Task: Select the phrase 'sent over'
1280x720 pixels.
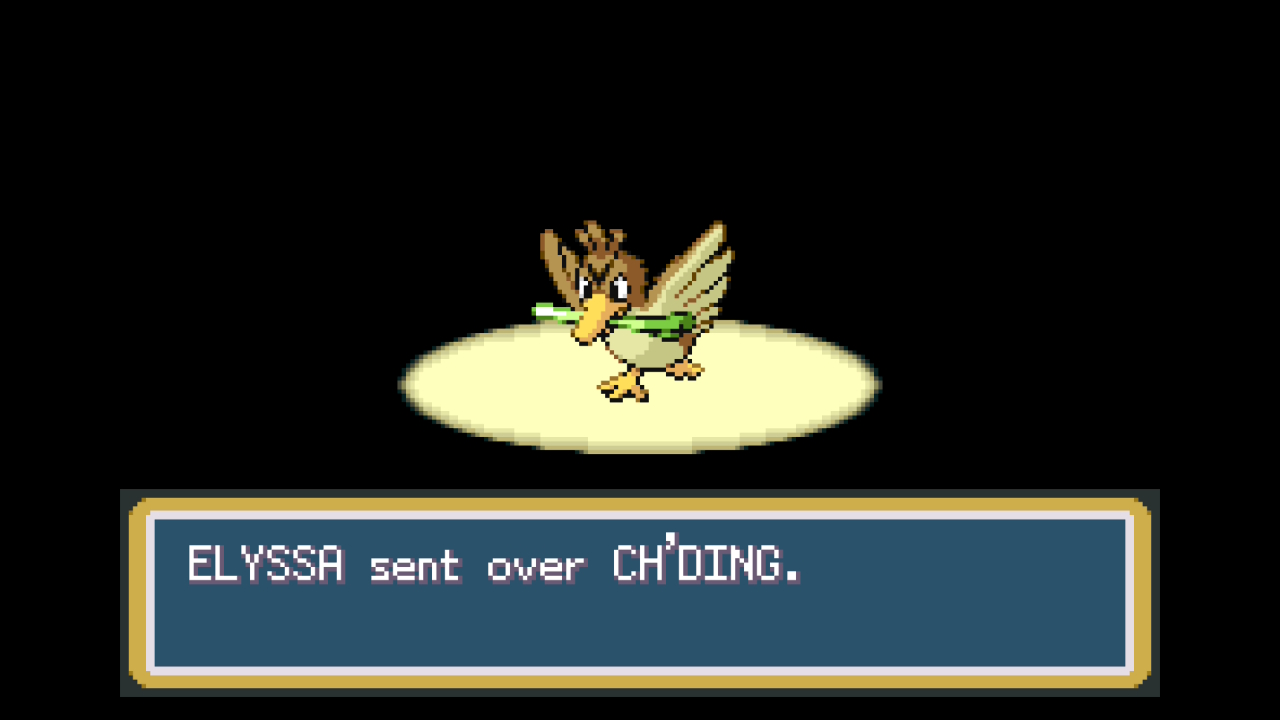Action: click(x=475, y=566)
